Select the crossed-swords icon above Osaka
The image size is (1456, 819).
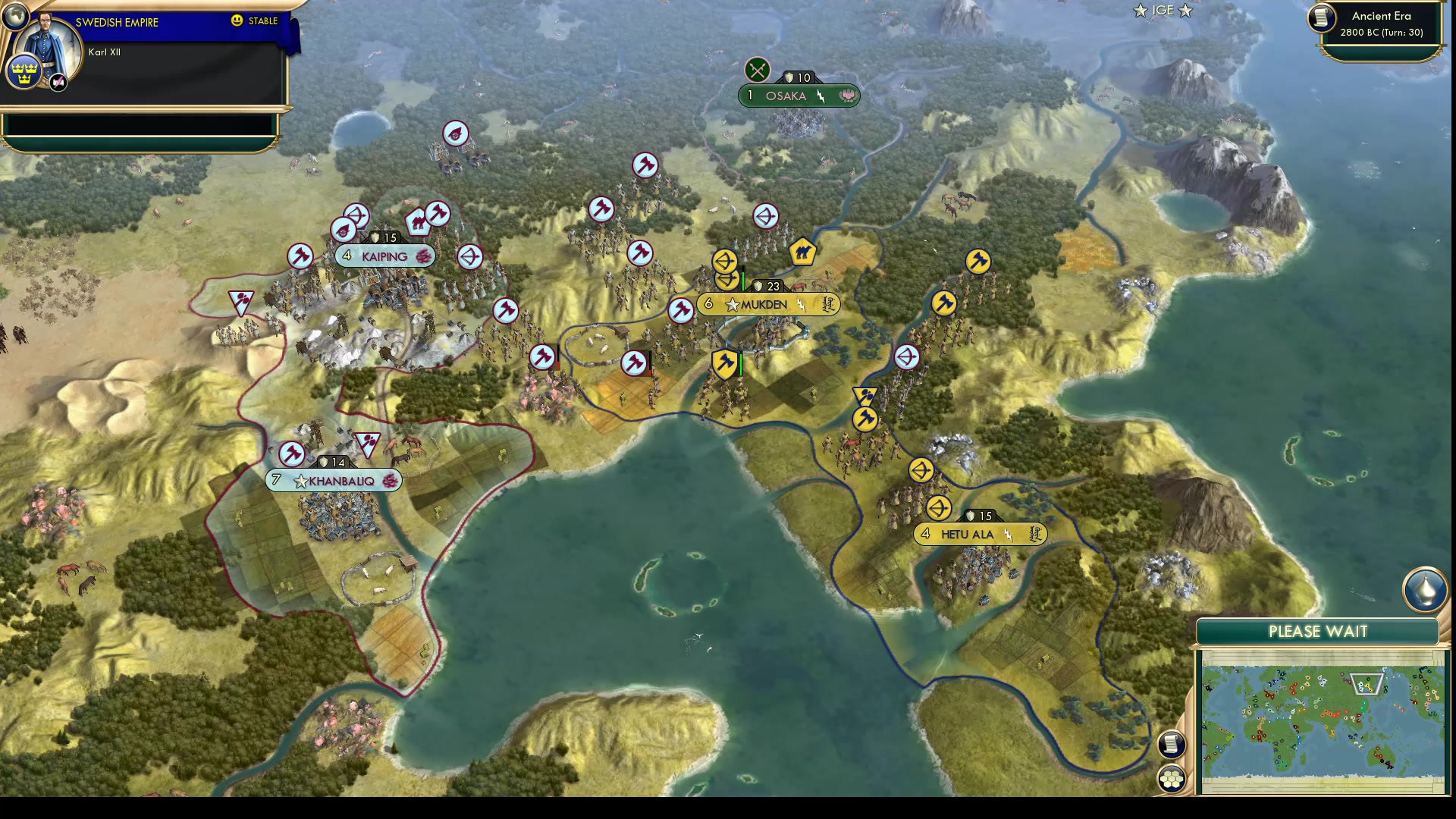(757, 71)
